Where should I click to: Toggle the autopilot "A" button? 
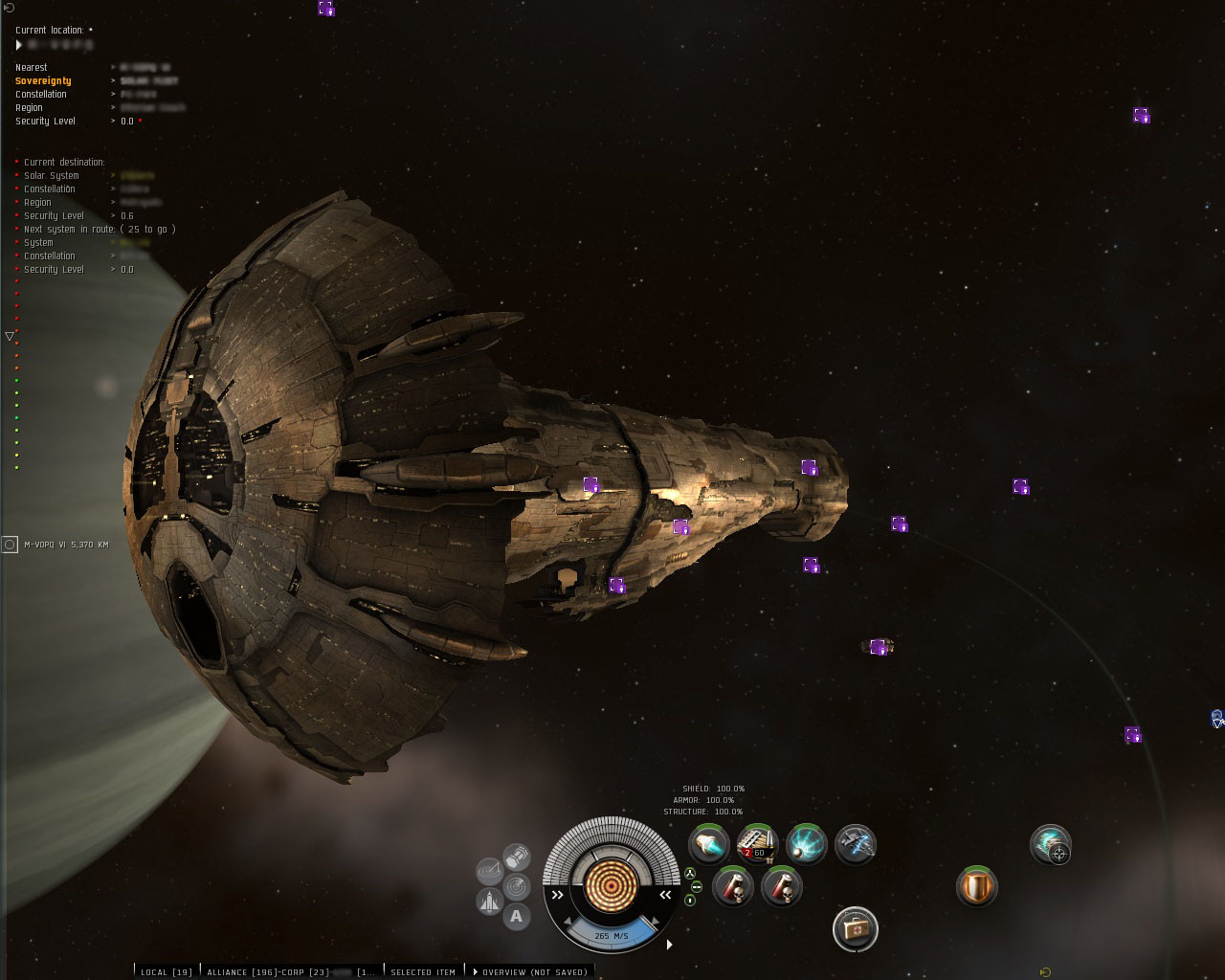(517, 917)
